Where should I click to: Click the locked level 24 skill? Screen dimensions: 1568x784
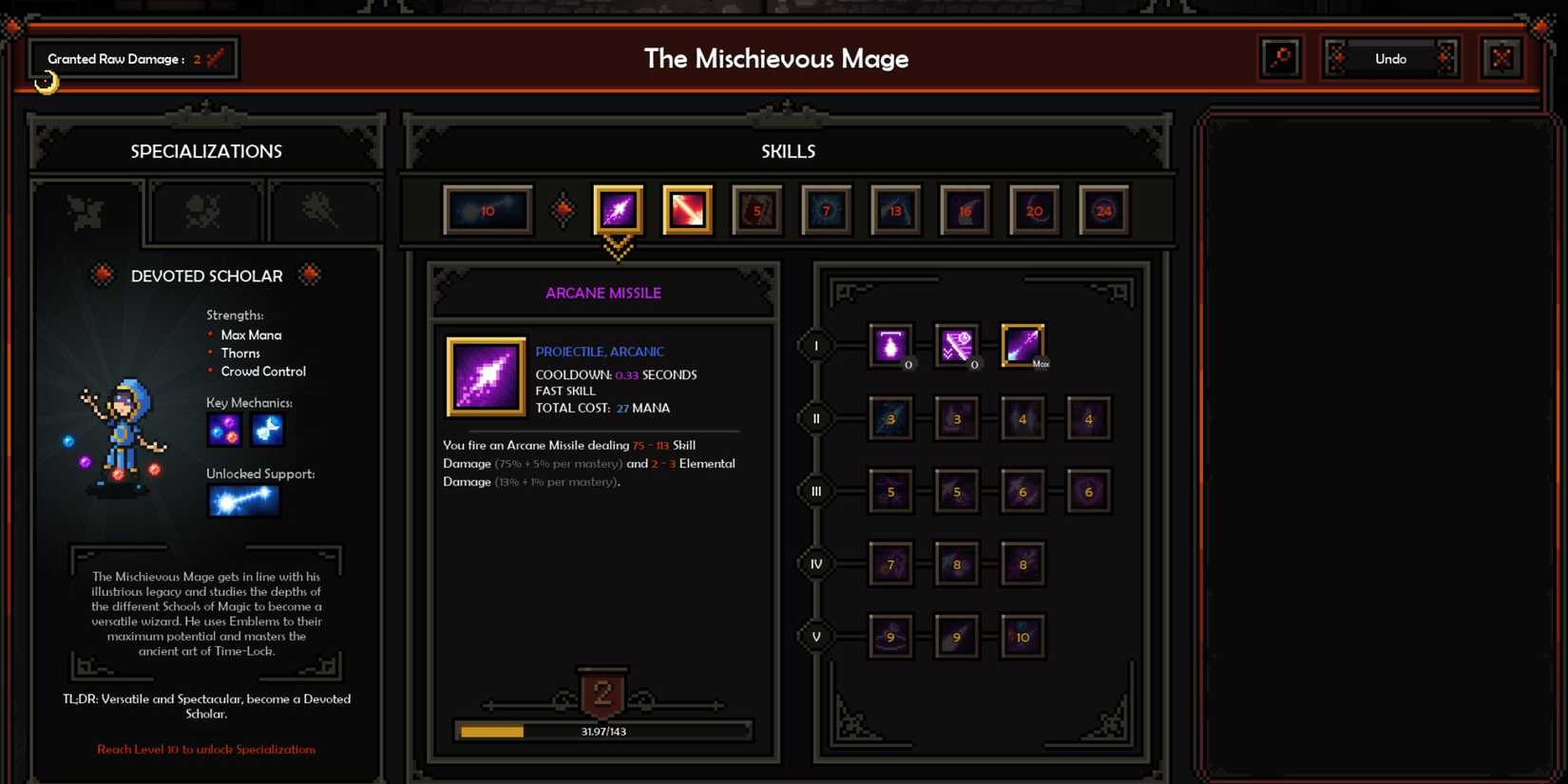(1103, 210)
